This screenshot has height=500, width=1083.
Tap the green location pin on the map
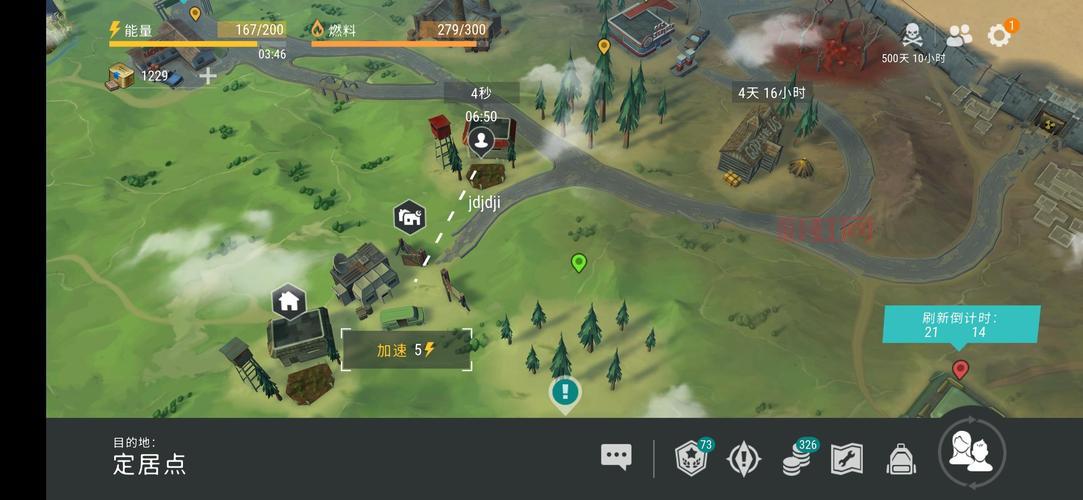[578, 263]
